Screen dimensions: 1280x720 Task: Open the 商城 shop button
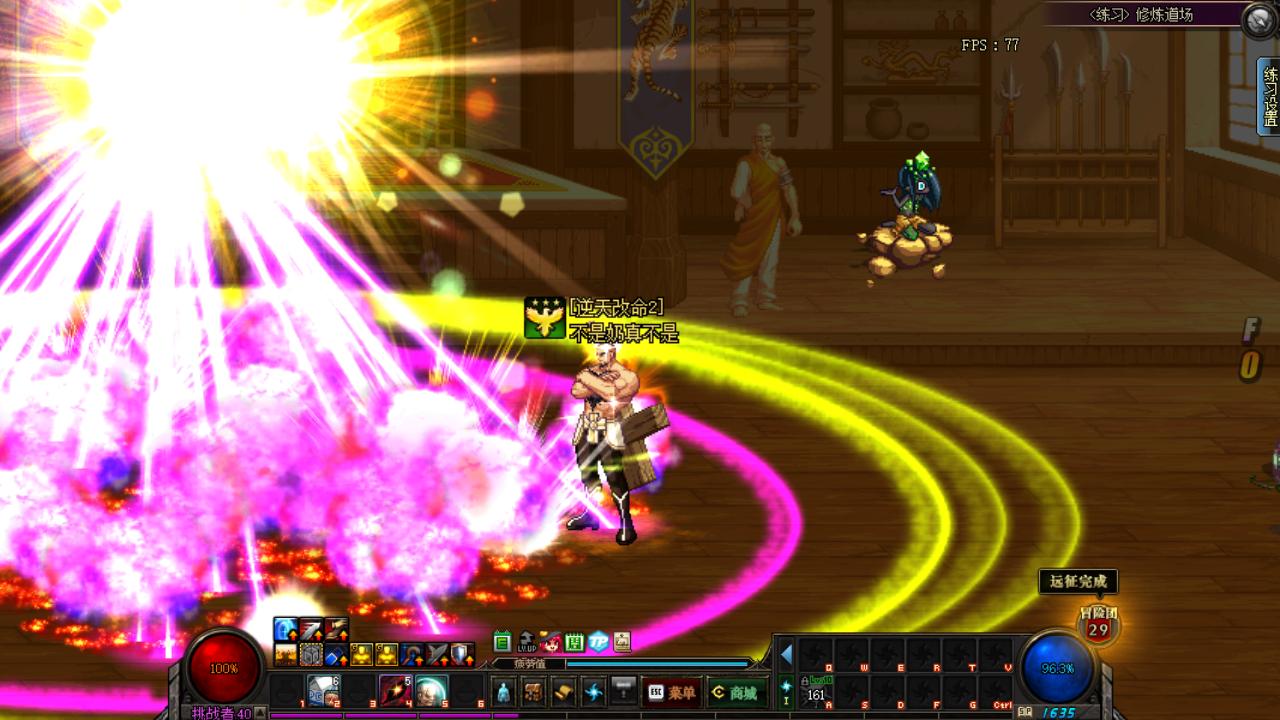click(x=734, y=692)
